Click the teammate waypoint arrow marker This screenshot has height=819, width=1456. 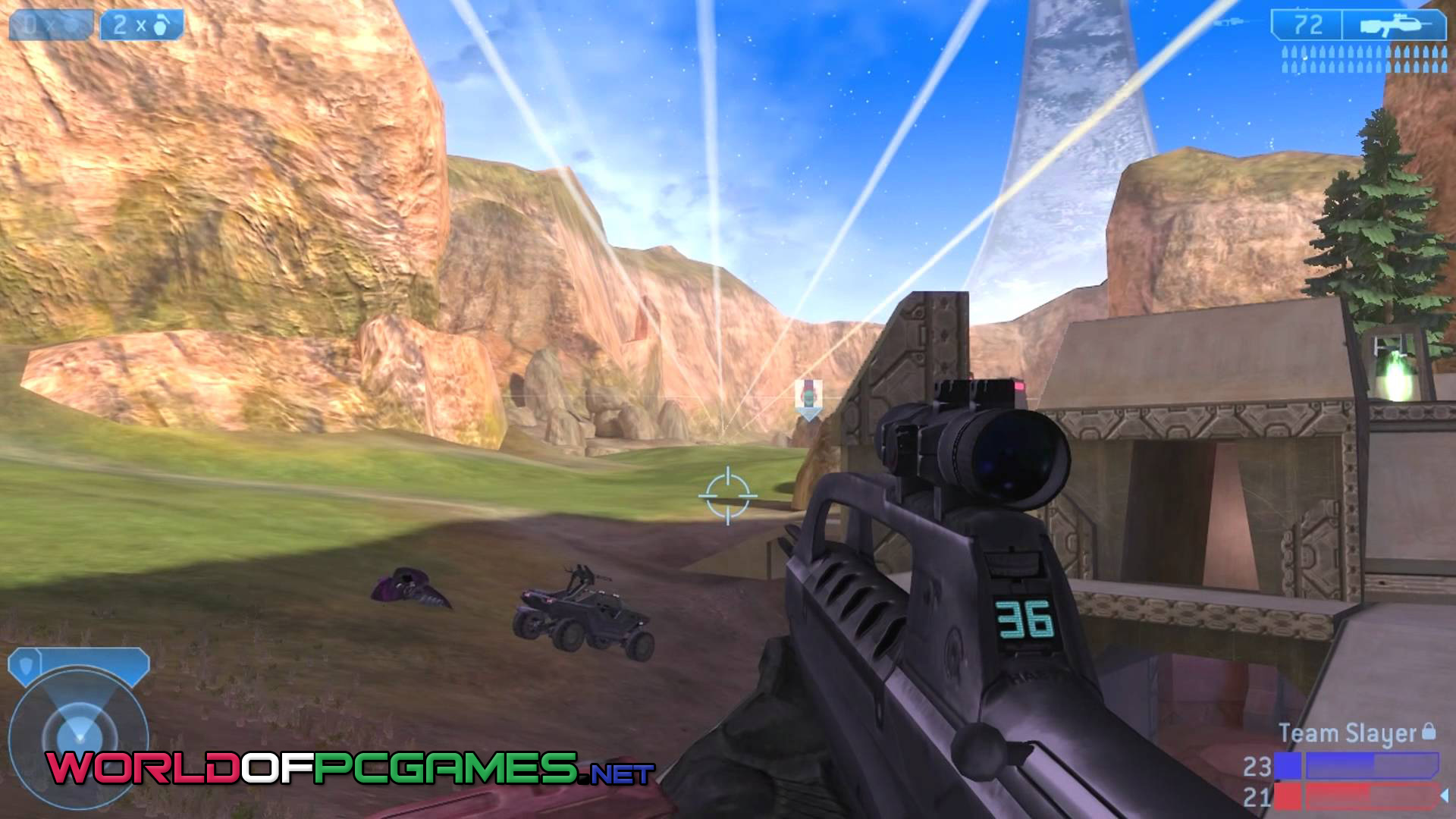[808, 400]
